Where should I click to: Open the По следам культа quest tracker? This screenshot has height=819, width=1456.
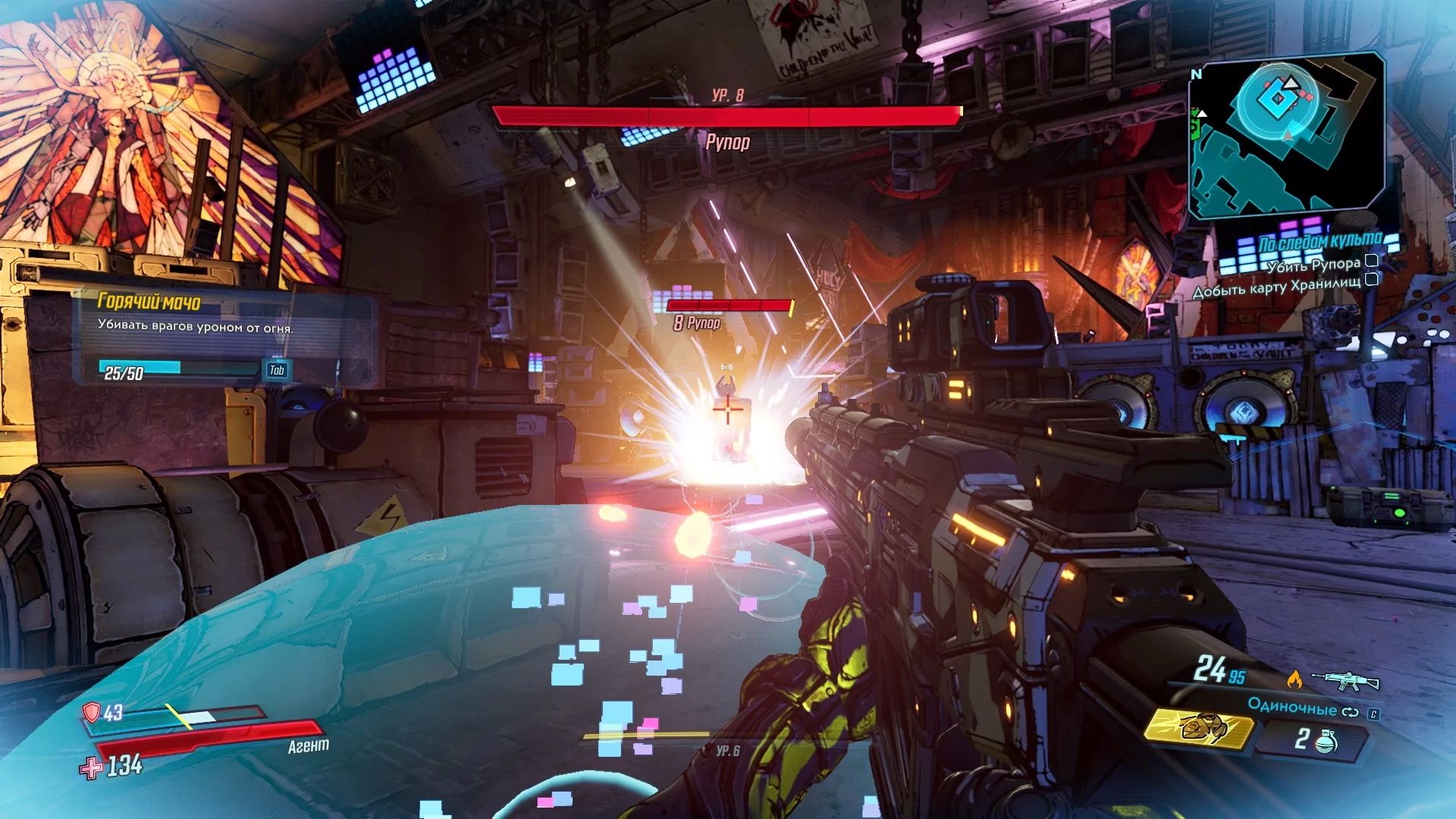[1319, 243]
